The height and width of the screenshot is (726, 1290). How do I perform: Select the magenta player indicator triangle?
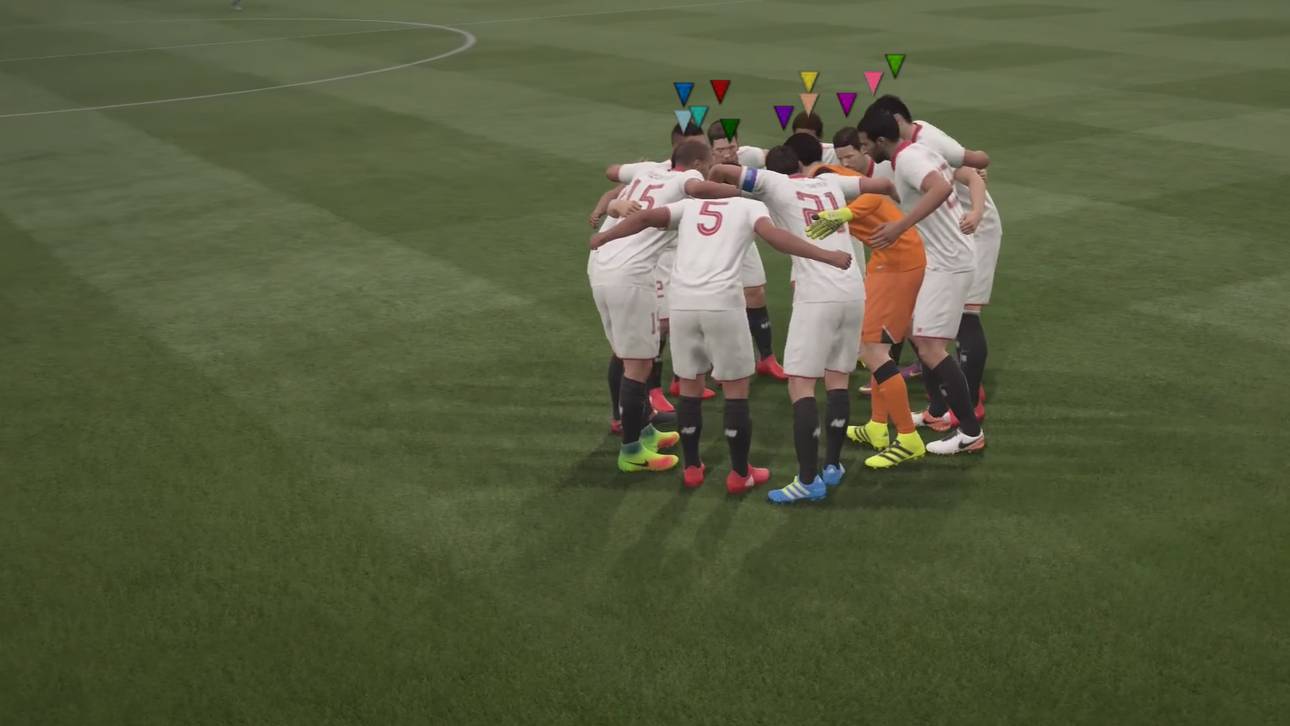[847, 100]
